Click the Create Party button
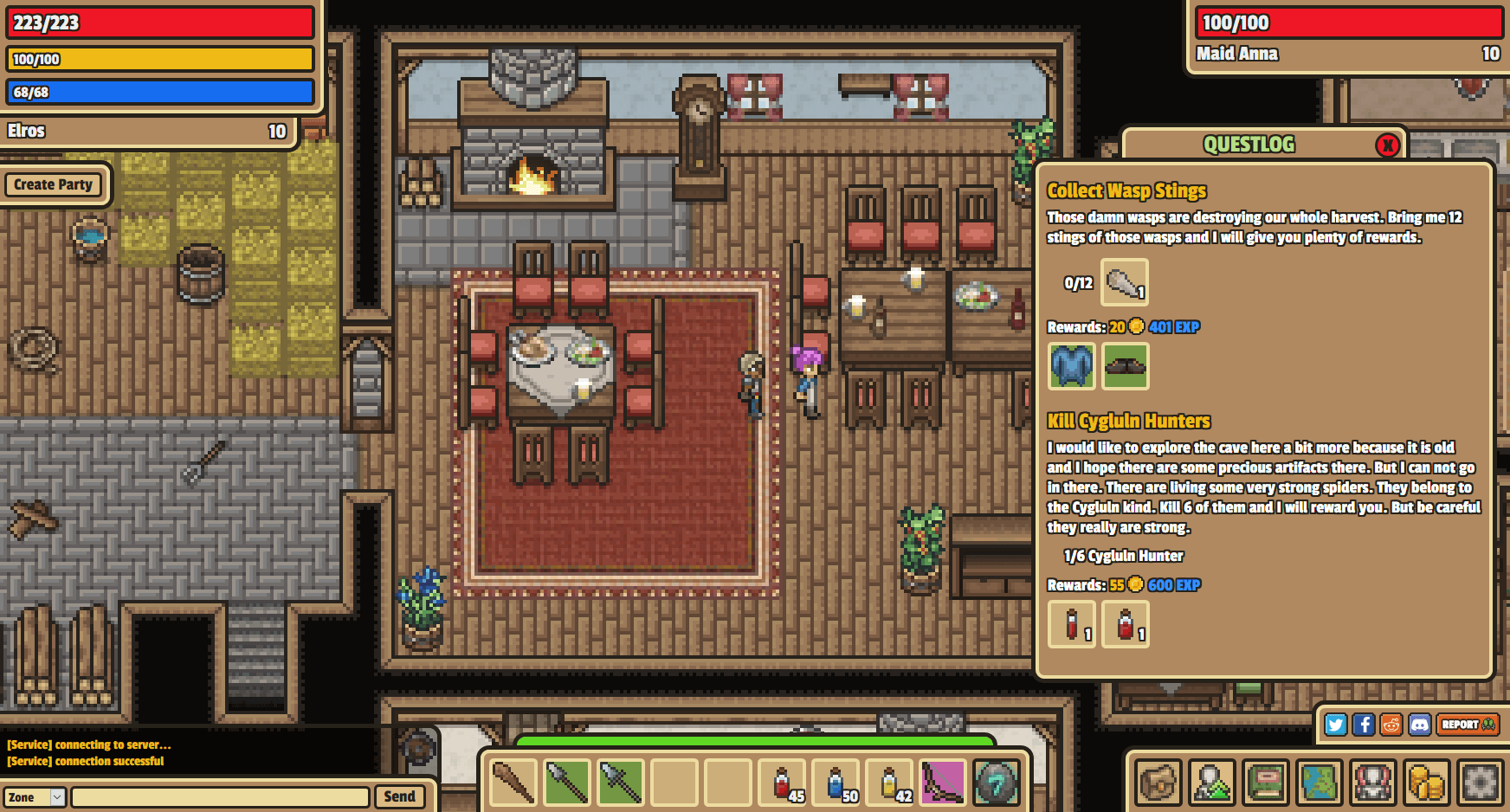1510x812 pixels. (53, 184)
